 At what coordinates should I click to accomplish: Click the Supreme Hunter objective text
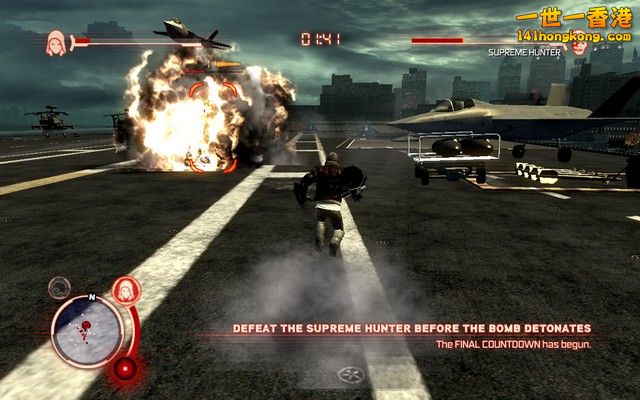point(411,328)
